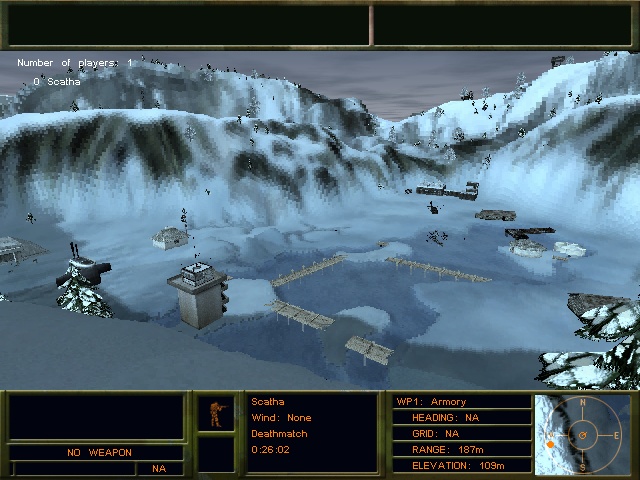Click the NO WEAPON panel
Image resolution: width=640 pixels, height=480 pixels.
(x=99, y=452)
